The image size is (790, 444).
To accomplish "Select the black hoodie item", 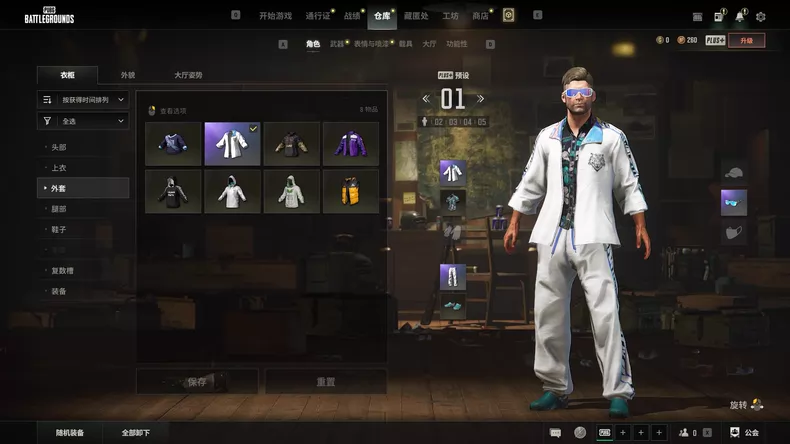I will point(173,191).
